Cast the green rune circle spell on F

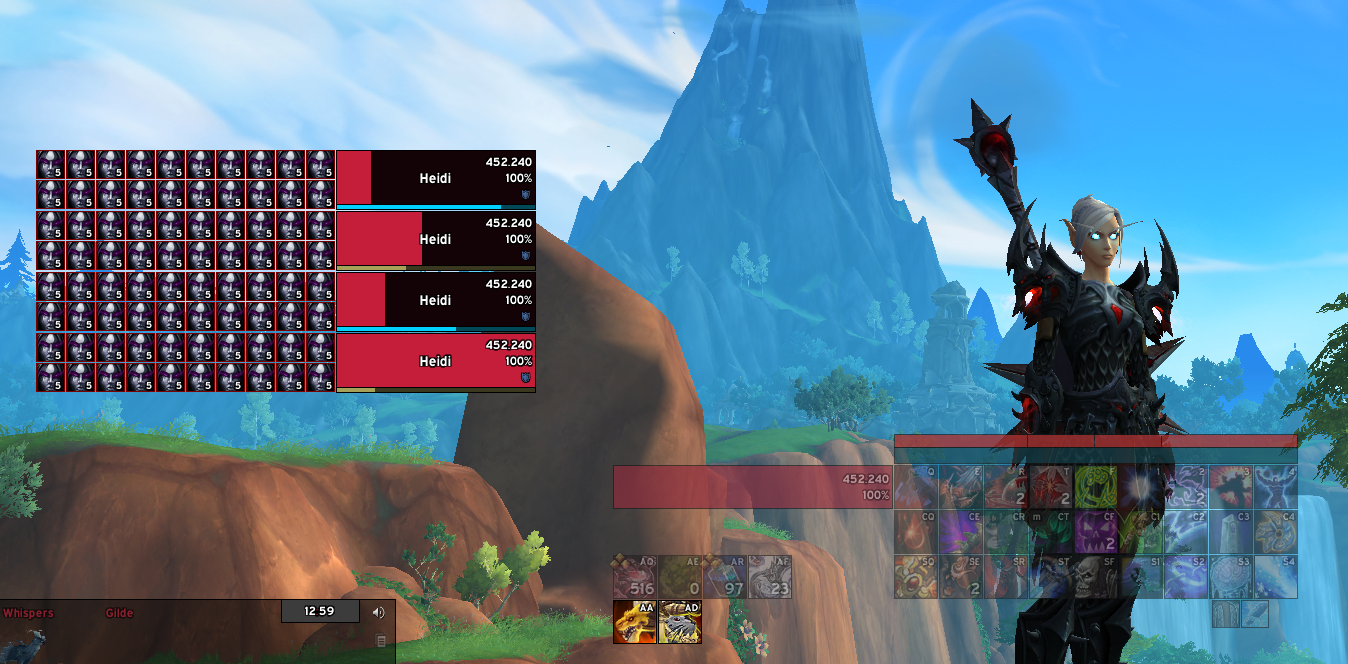tap(1095, 486)
